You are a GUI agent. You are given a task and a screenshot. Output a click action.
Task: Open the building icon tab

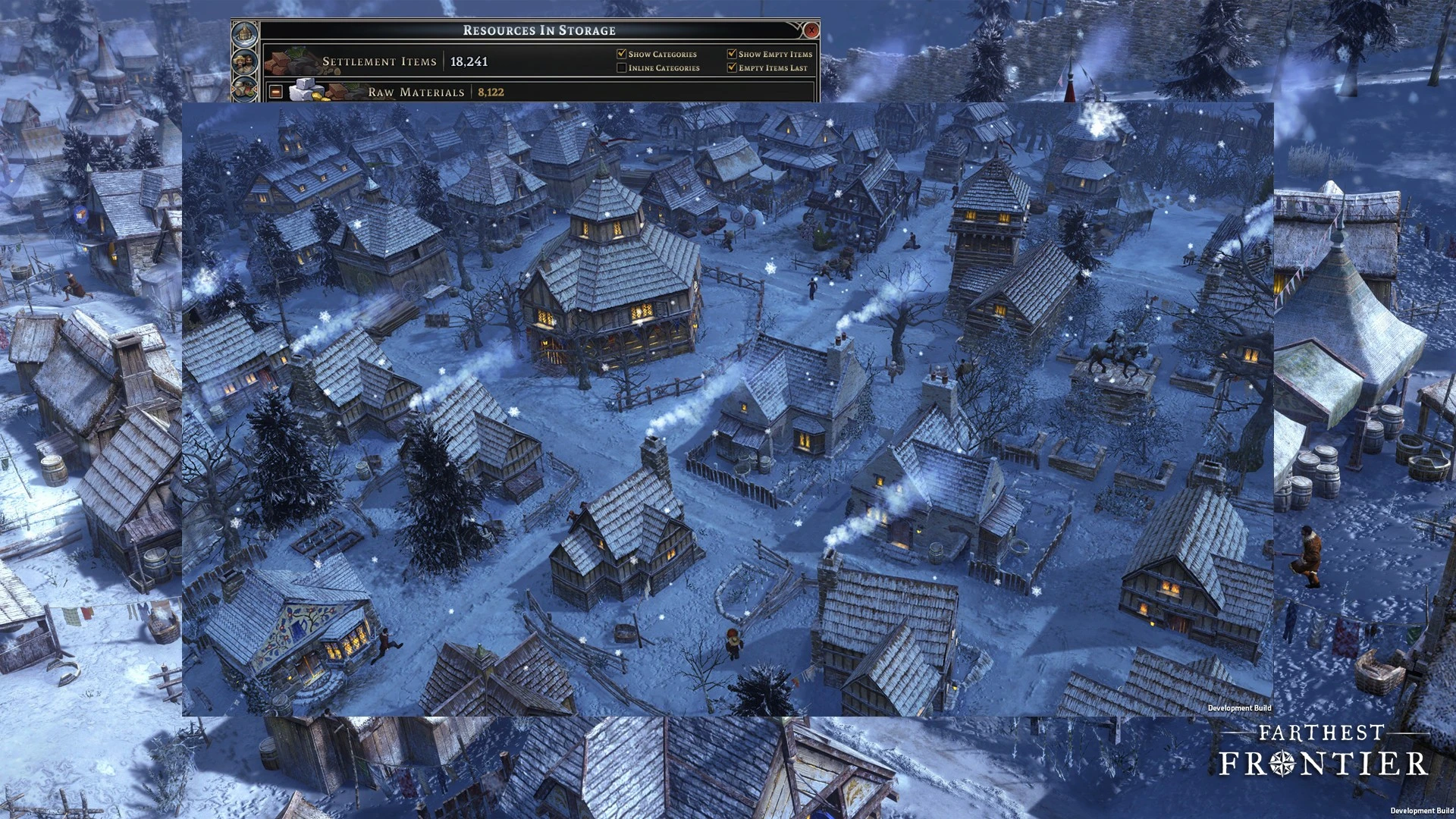point(244,34)
